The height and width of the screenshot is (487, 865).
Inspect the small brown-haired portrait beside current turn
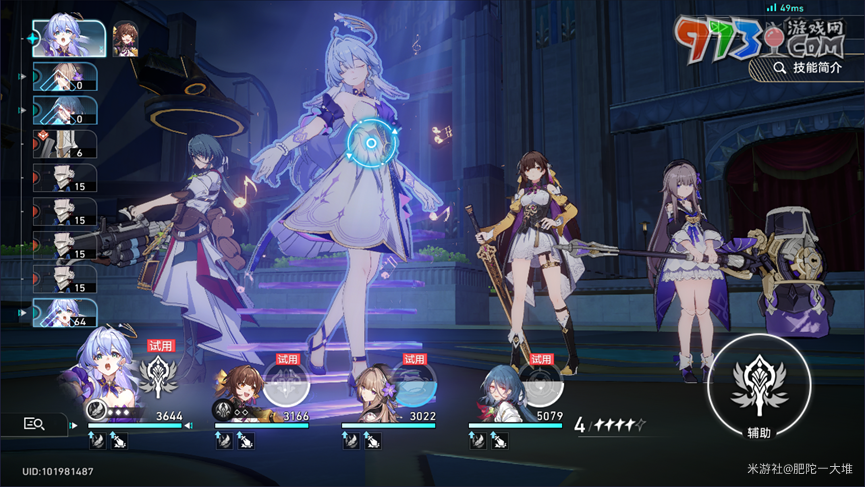(125, 37)
